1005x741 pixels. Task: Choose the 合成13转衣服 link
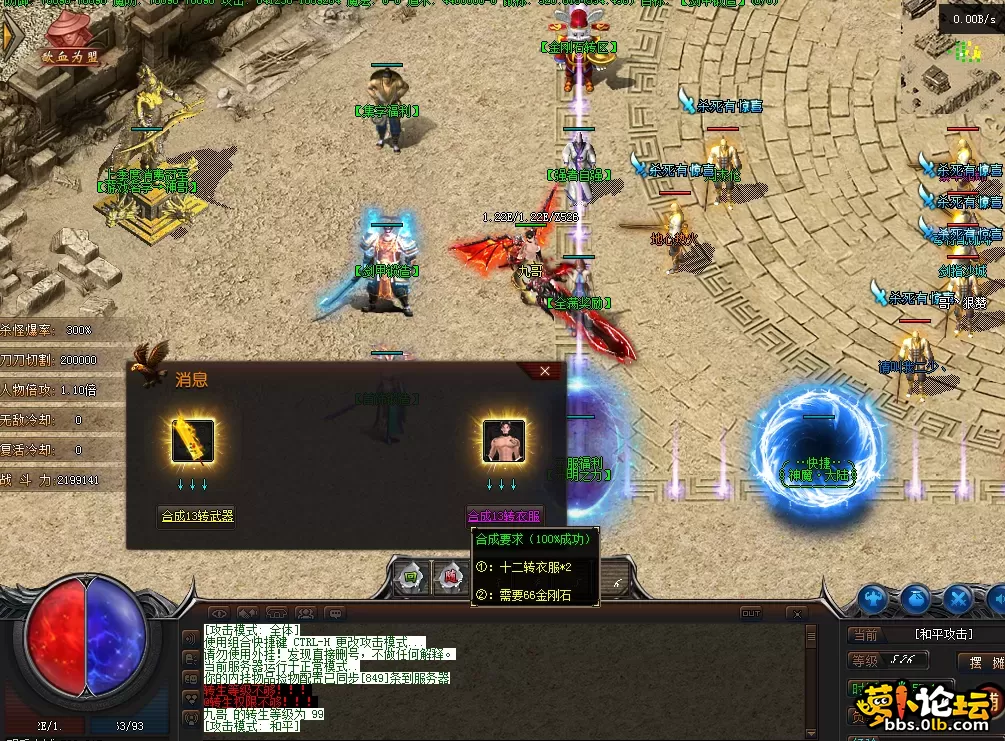point(505,516)
